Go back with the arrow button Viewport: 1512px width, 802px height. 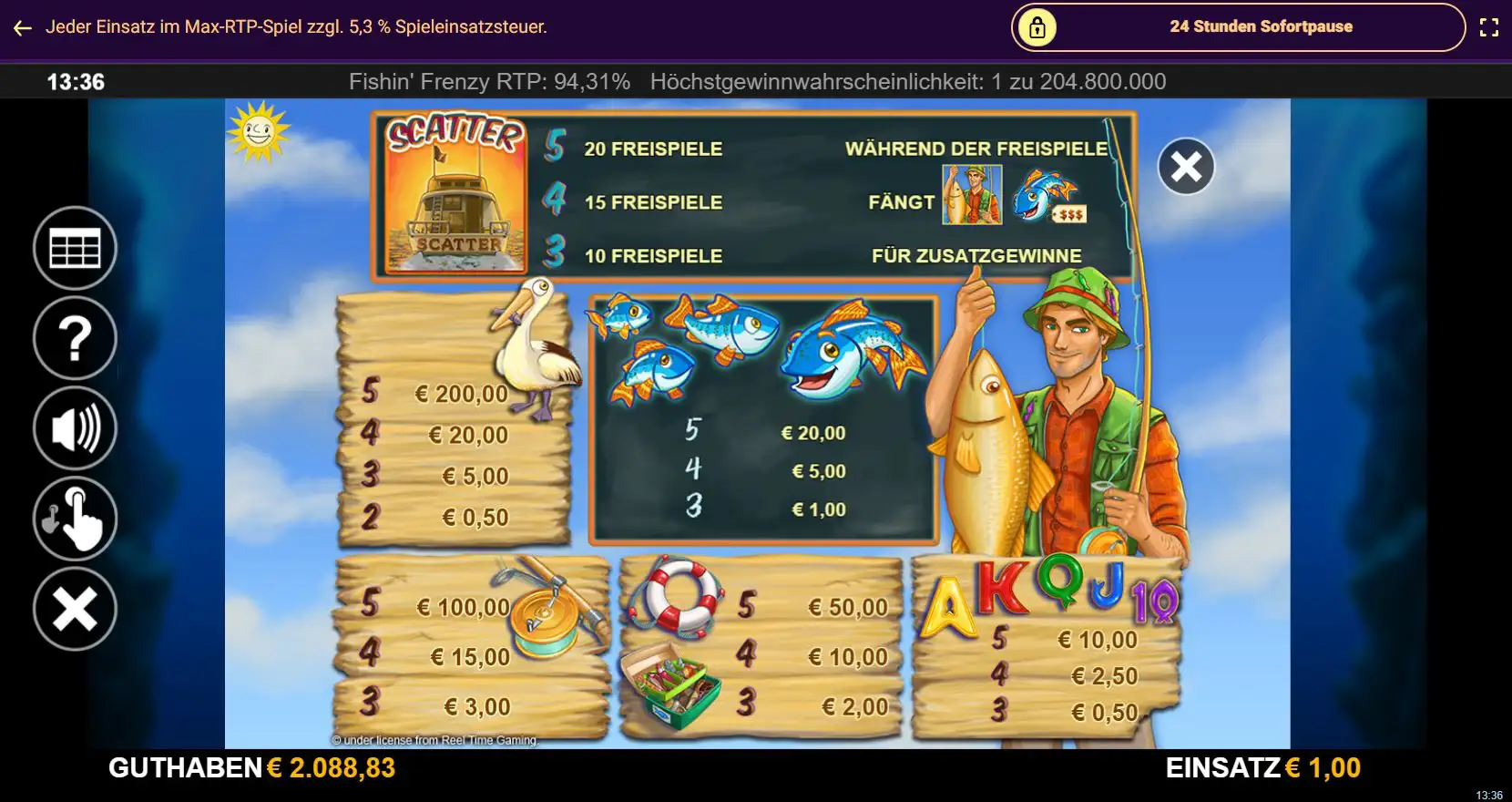(23, 28)
